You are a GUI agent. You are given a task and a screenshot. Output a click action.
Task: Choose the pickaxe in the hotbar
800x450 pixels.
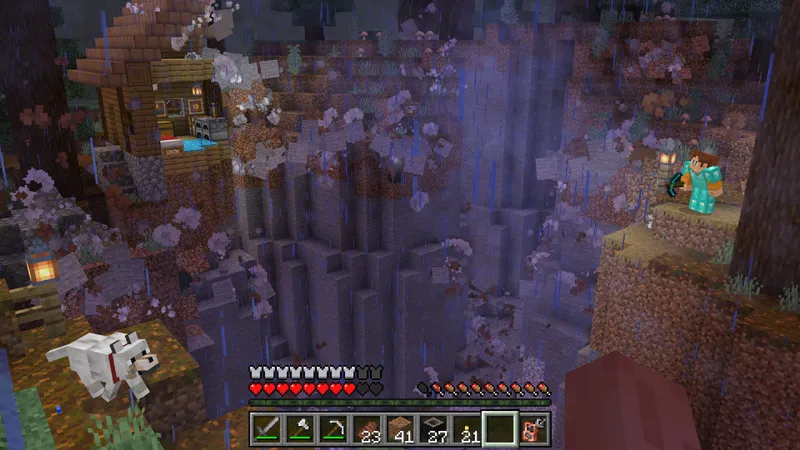coord(333,430)
